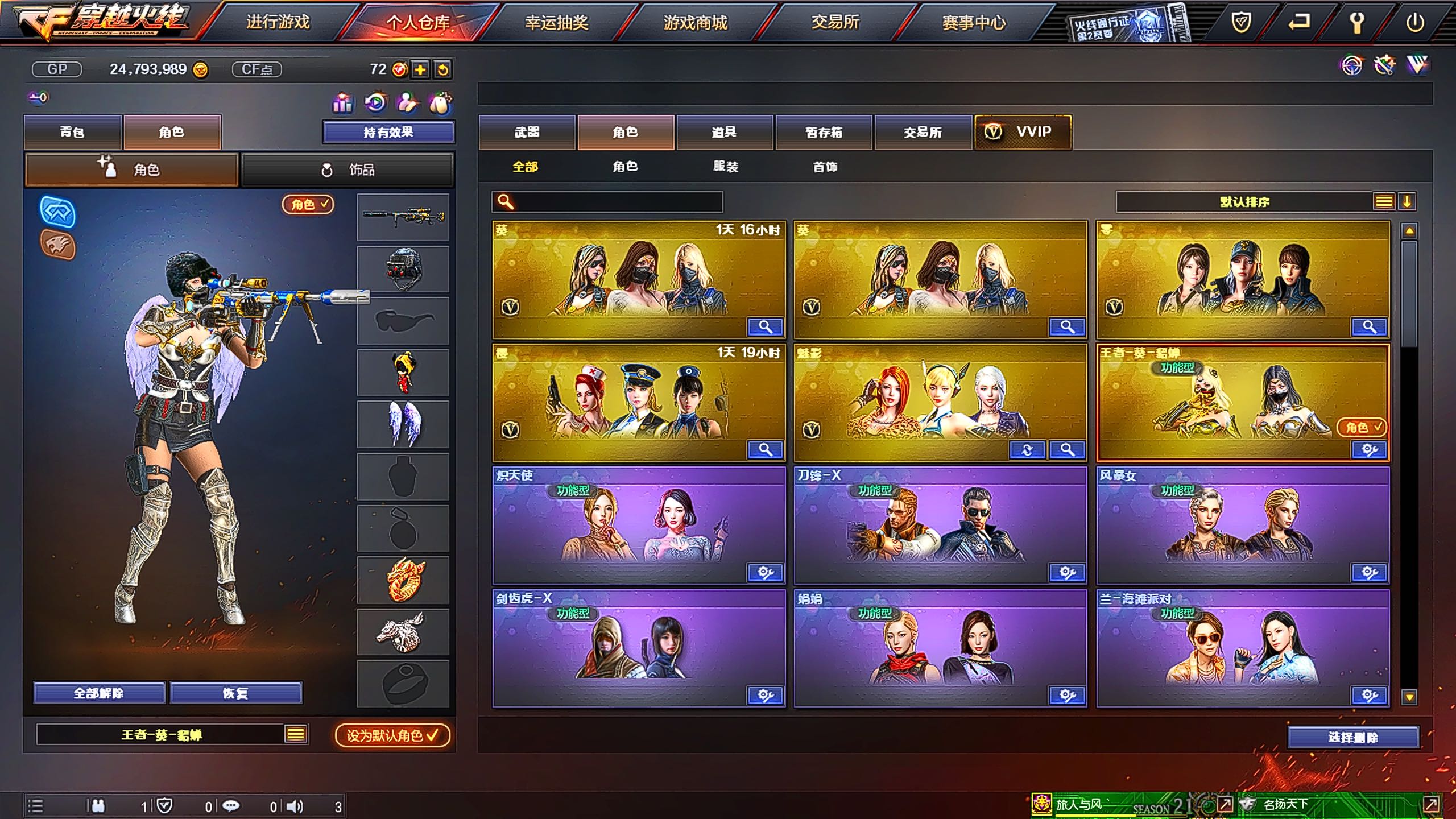Image resolution: width=1456 pixels, height=819 pixels.
Task: Open the friends list icon in bottom bar
Action: [99, 806]
